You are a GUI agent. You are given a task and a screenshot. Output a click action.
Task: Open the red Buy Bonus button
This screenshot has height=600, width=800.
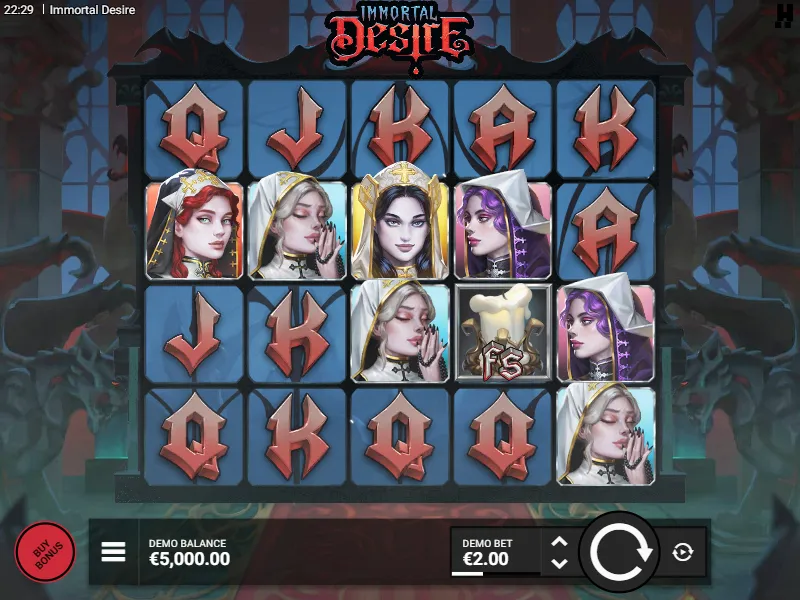coord(45,552)
